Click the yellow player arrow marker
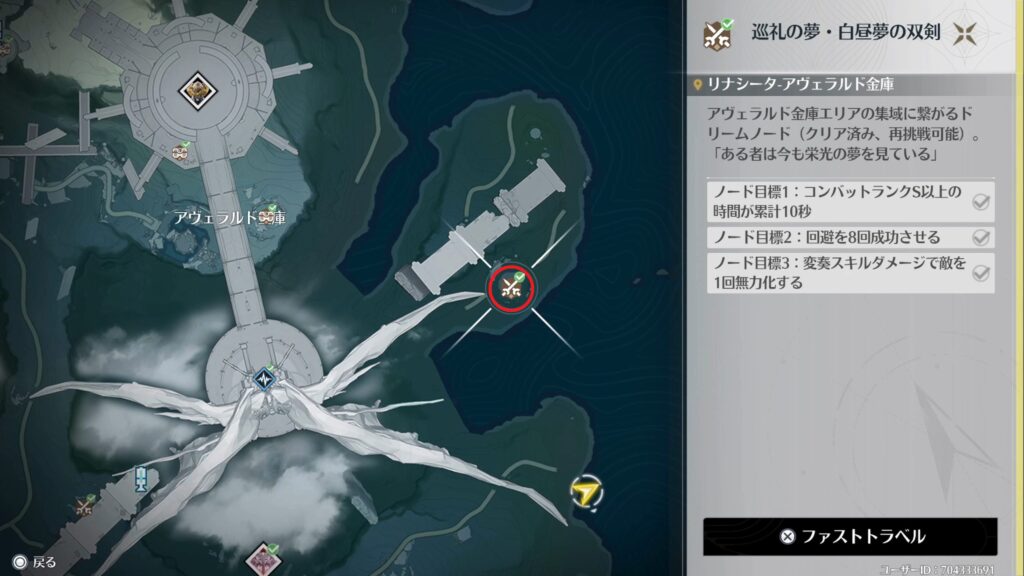The height and width of the screenshot is (576, 1024). coord(585,490)
